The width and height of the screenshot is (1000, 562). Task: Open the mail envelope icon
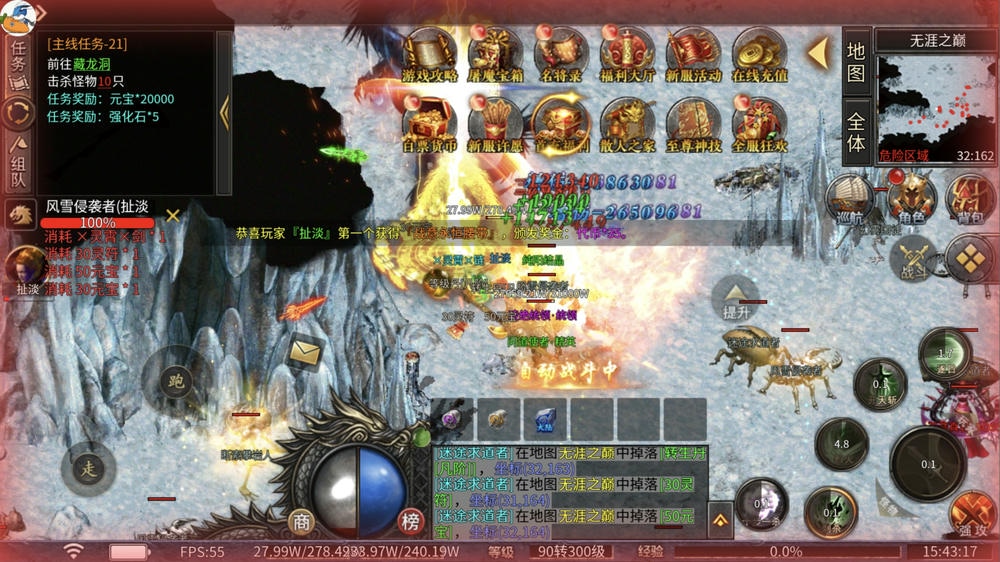pyautogui.click(x=305, y=351)
